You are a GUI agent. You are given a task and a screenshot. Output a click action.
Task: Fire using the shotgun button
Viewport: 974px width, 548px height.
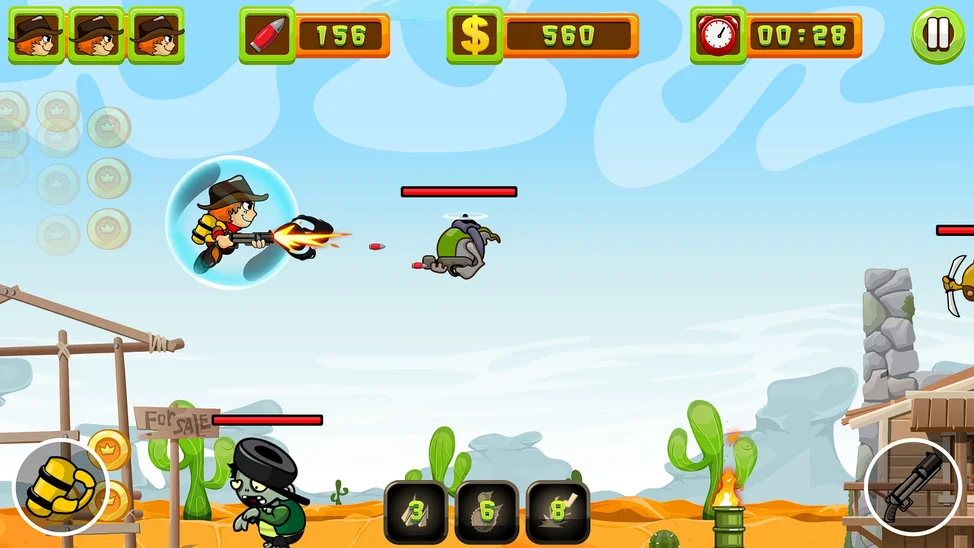click(911, 487)
